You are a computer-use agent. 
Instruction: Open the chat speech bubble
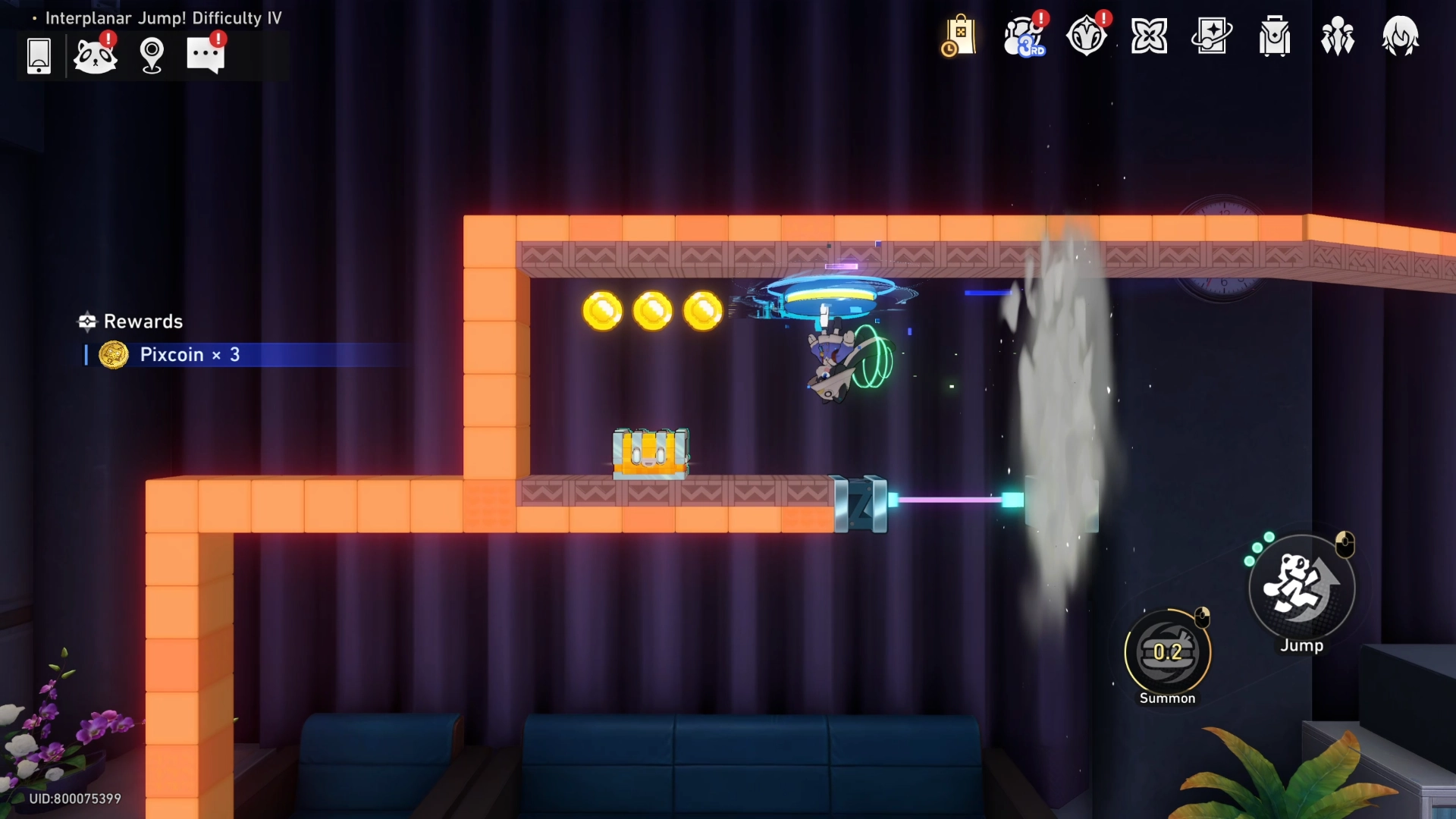pyautogui.click(x=206, y=55)
